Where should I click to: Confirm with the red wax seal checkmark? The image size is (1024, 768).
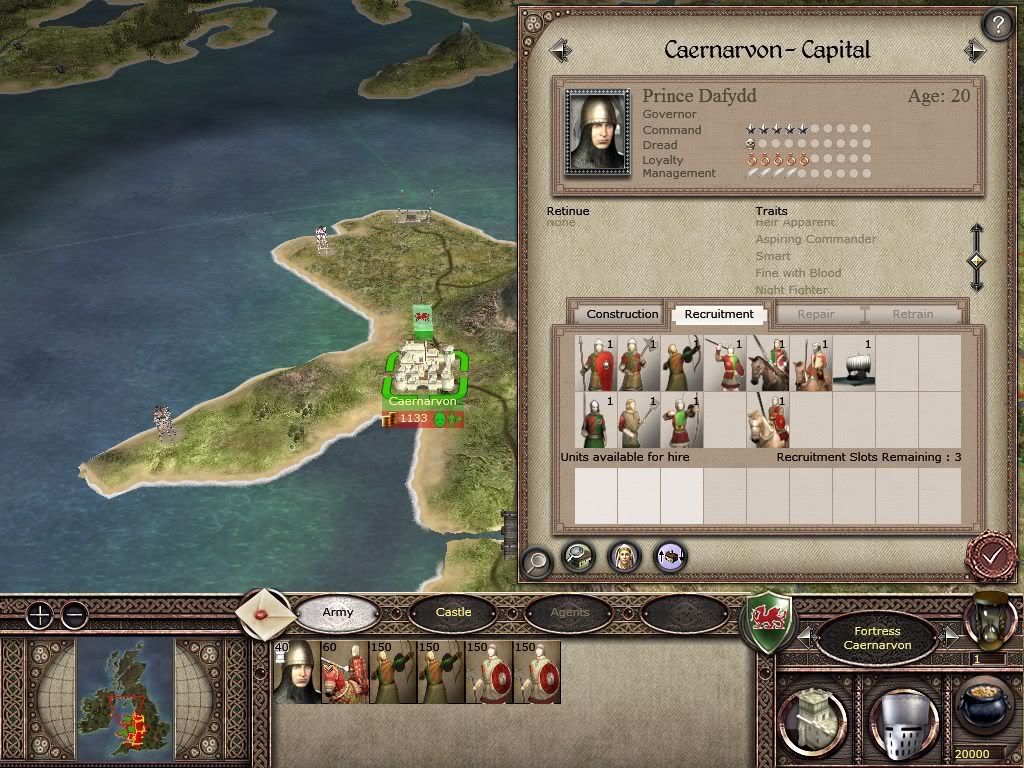991,554
